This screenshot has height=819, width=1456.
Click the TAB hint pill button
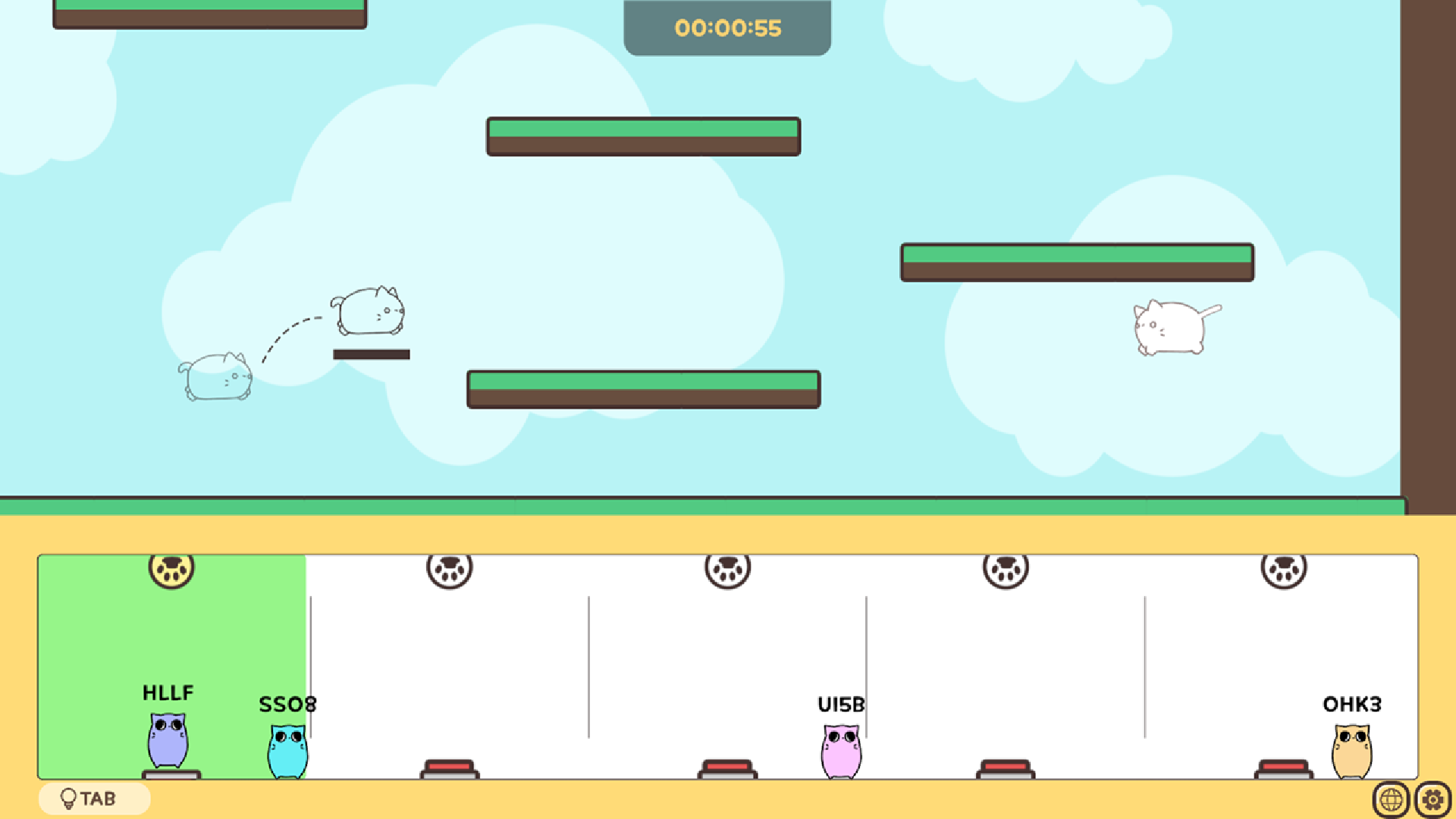click(94, 798)
